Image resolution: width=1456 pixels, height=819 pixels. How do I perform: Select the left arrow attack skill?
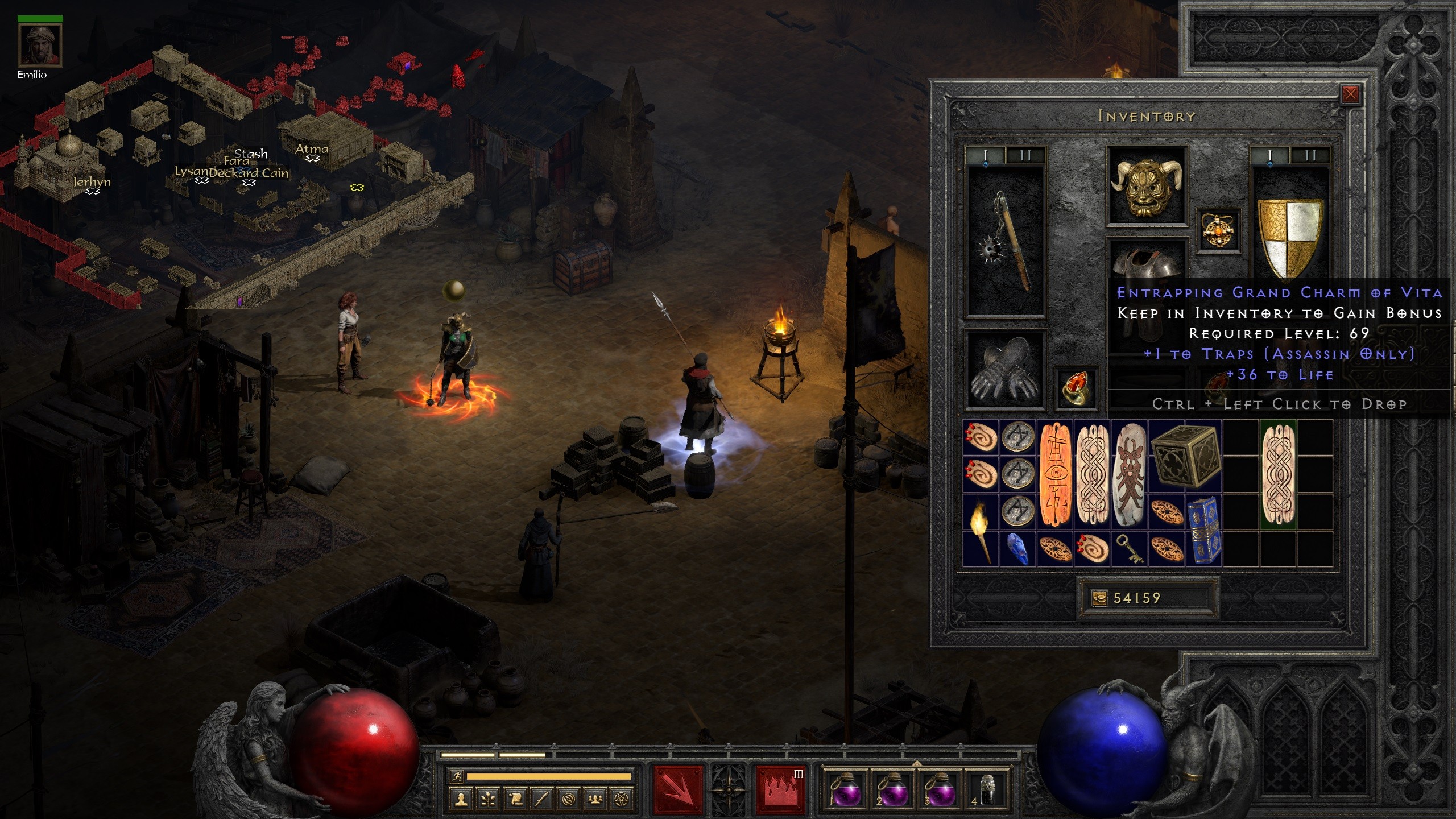click(677, 789)
